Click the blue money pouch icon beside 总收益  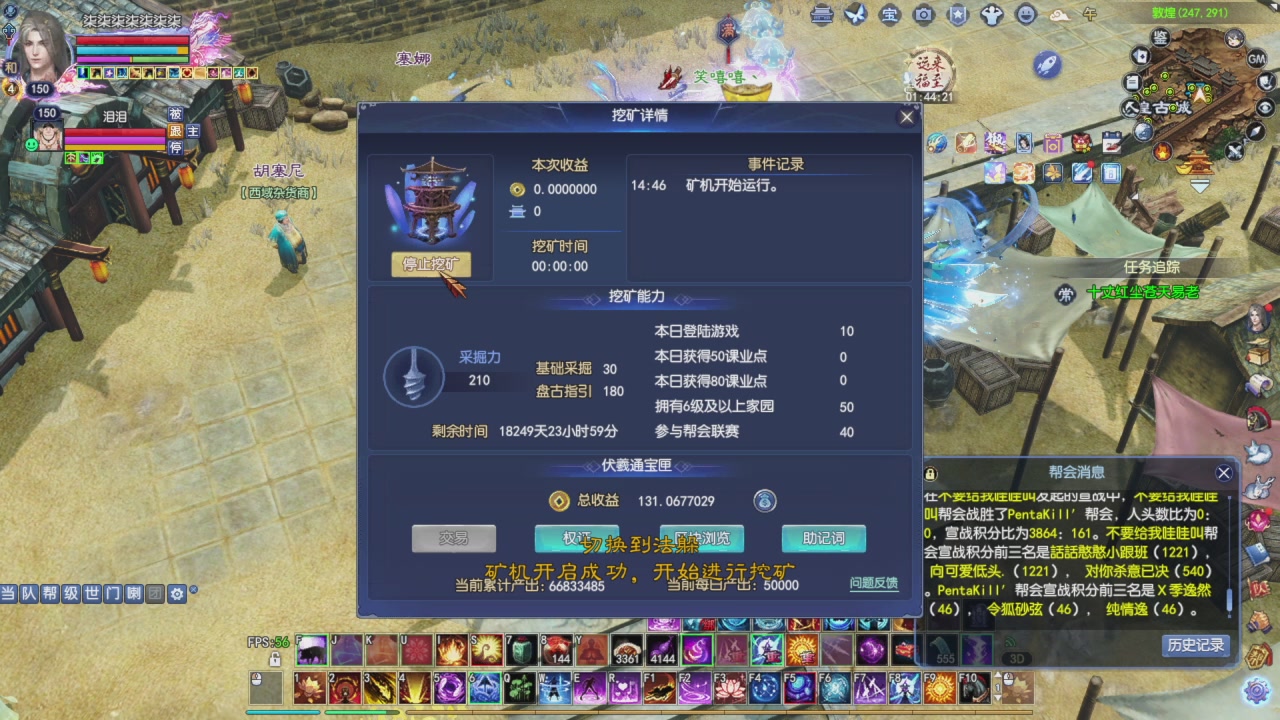point(764,501)
